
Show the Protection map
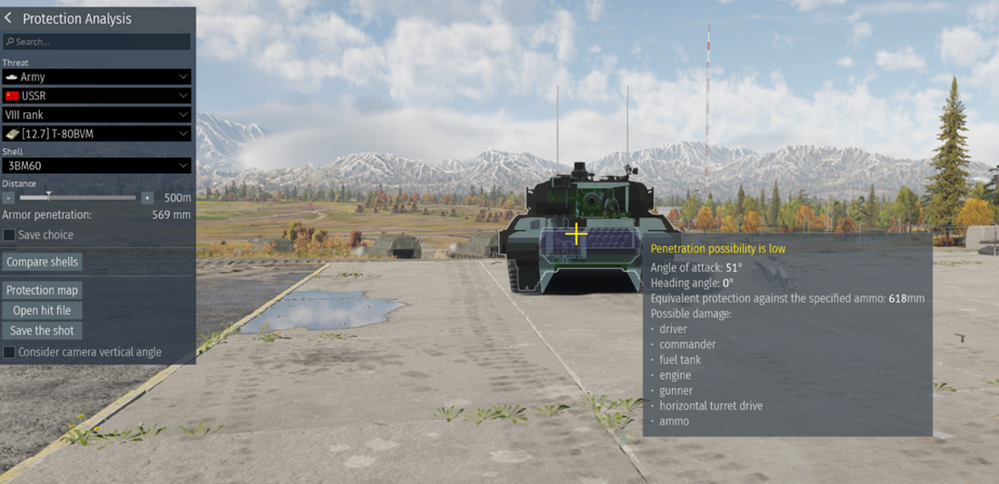tap(42, 290)
